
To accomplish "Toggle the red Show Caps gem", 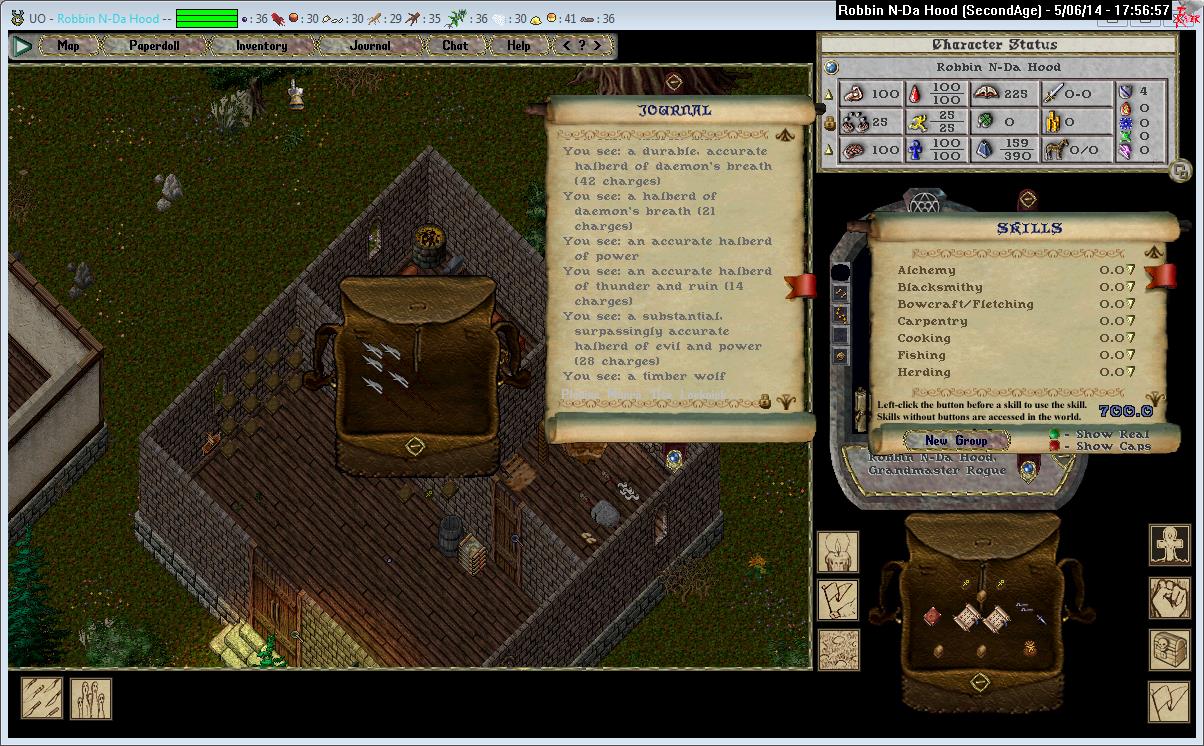I will 1054,447.
